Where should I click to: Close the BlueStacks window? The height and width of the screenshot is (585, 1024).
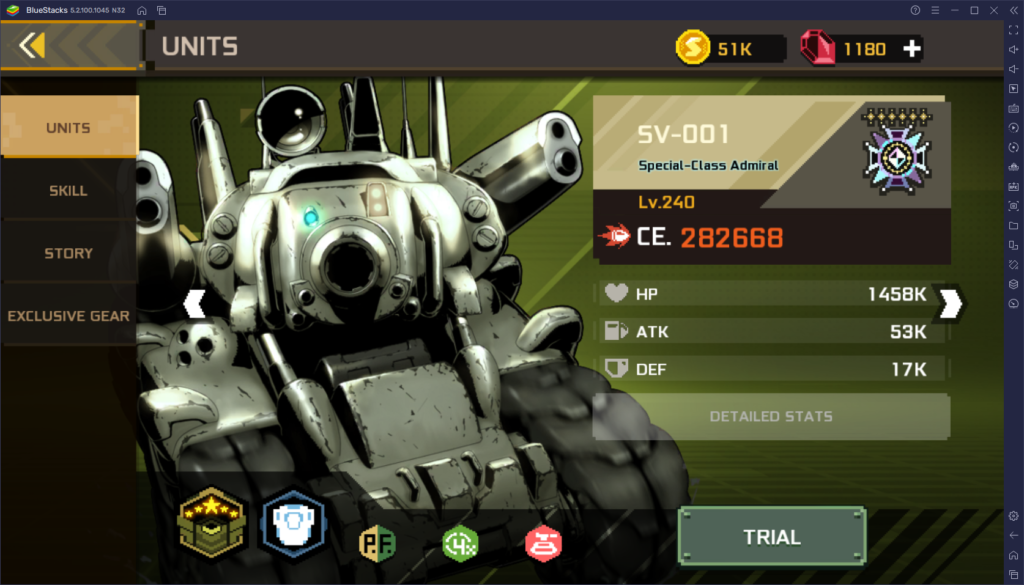point(992,10)
